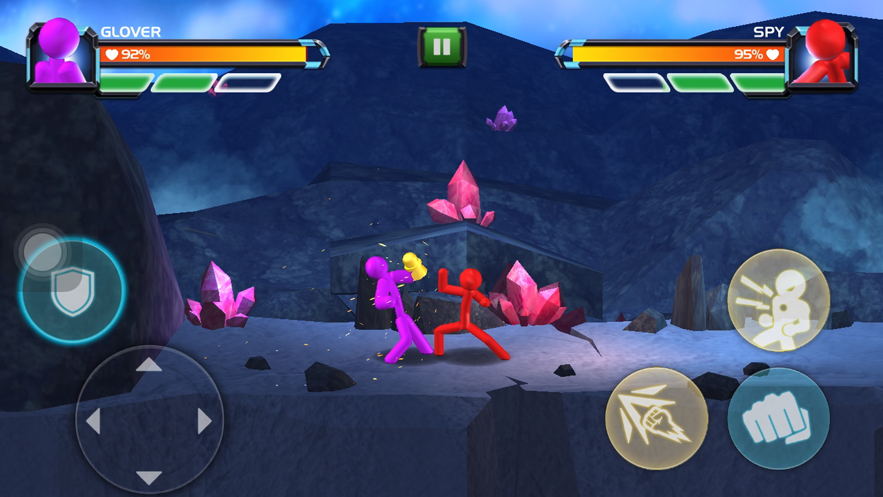This screenshot has width=883, height=497.
Task: Tap the d-pad down arrow
Action: pyautogui.click(x=149, y=478)
